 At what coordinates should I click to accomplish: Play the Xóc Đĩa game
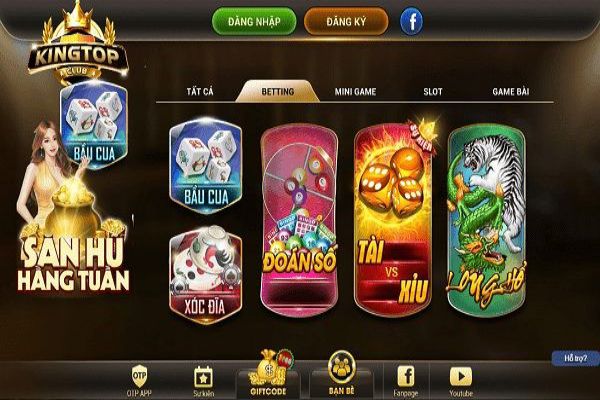[x=206, y=270]
